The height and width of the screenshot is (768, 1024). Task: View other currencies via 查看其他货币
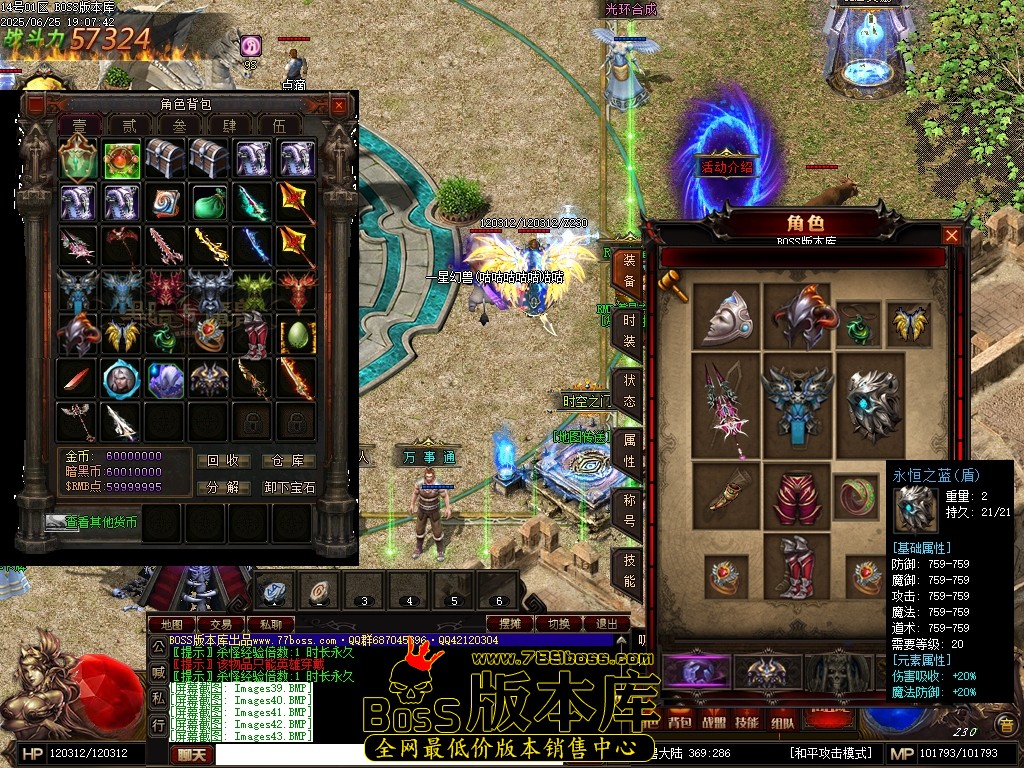pyautogui.click(x=90, y=522)
